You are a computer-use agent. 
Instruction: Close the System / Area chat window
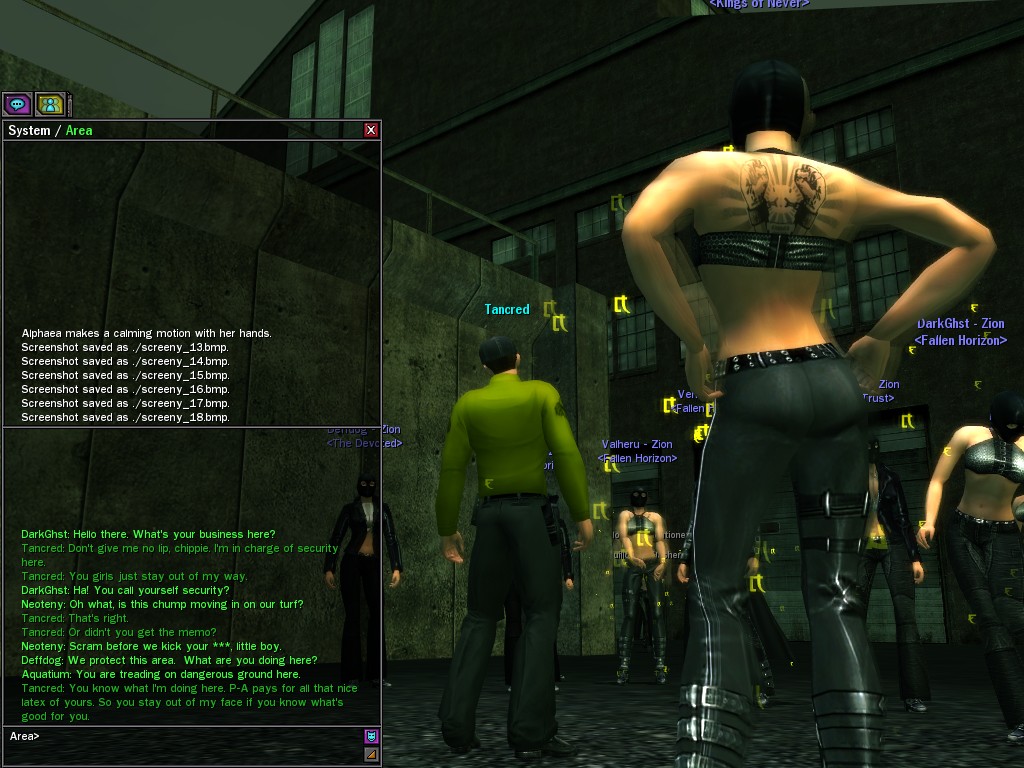pos(371,130)
